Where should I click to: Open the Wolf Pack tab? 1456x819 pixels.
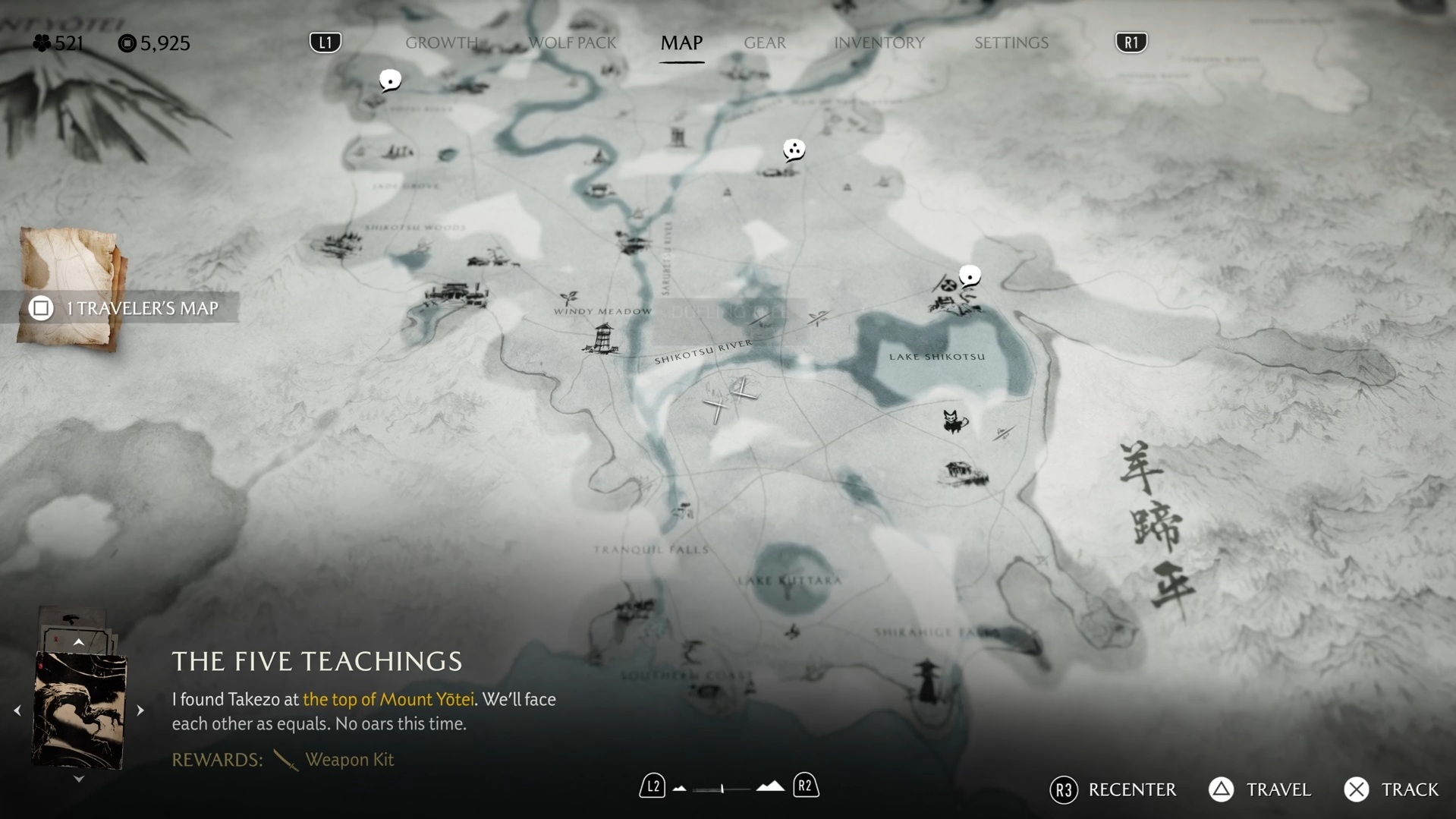[572, 43]
